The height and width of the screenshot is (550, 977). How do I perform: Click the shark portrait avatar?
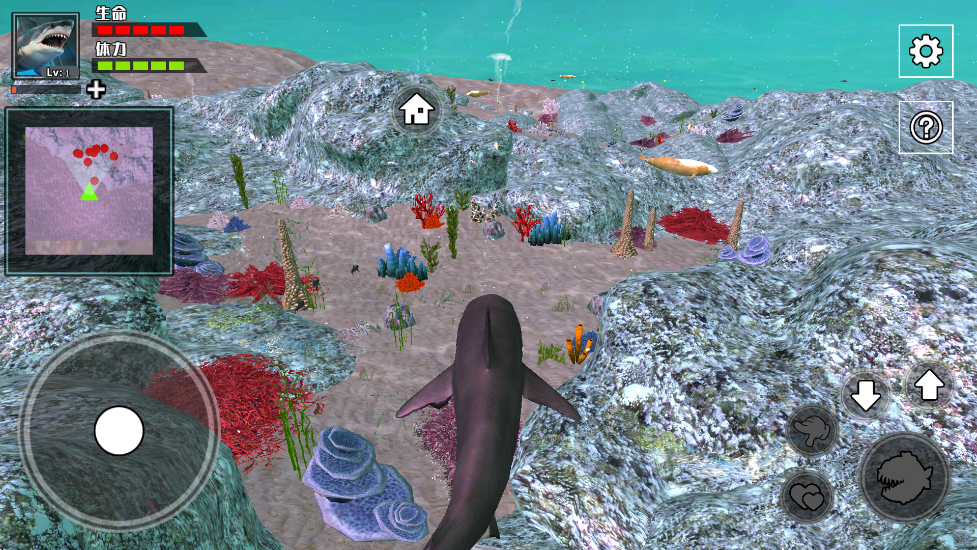point(46,46)
